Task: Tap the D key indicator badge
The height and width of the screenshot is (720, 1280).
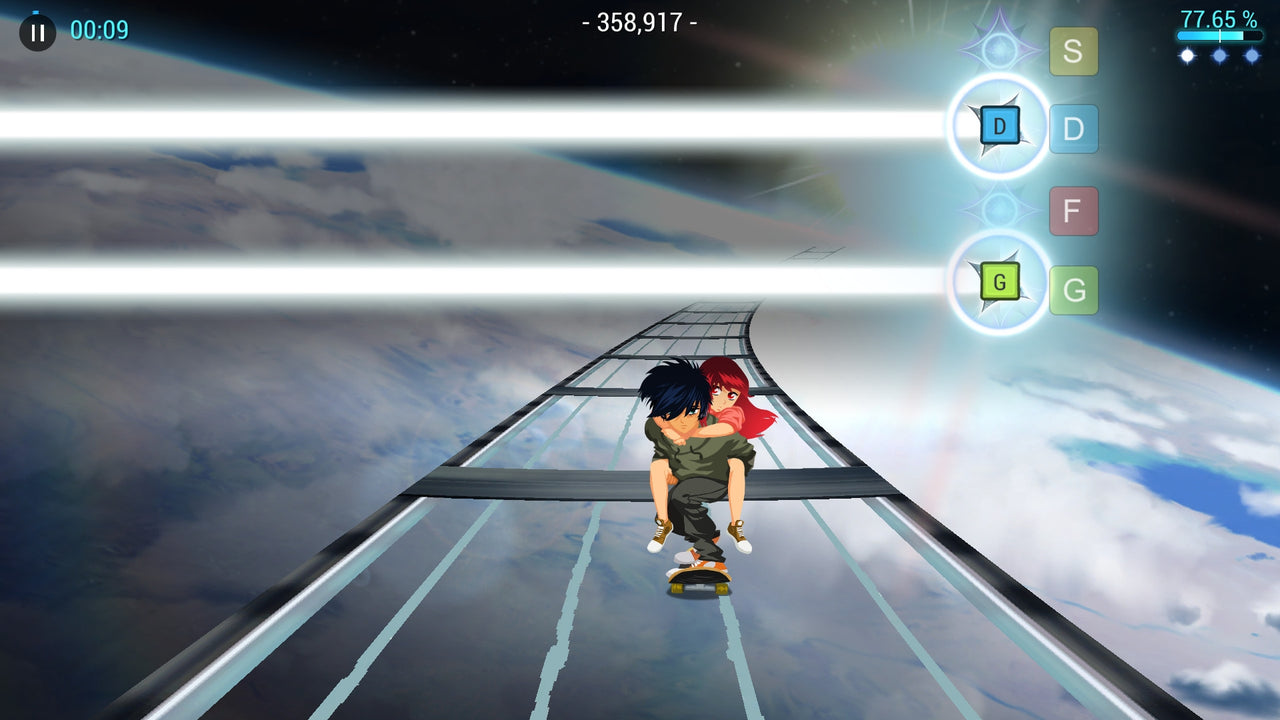Action: point(1073,128)
